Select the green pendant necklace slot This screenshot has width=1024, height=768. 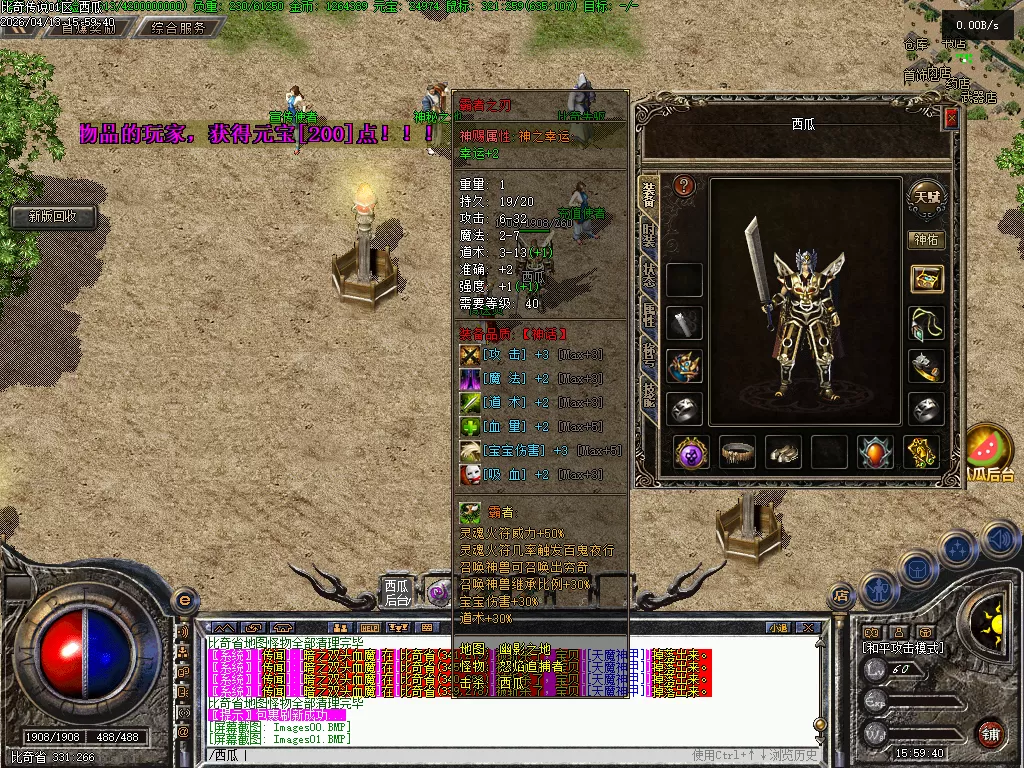coord(927,323)
